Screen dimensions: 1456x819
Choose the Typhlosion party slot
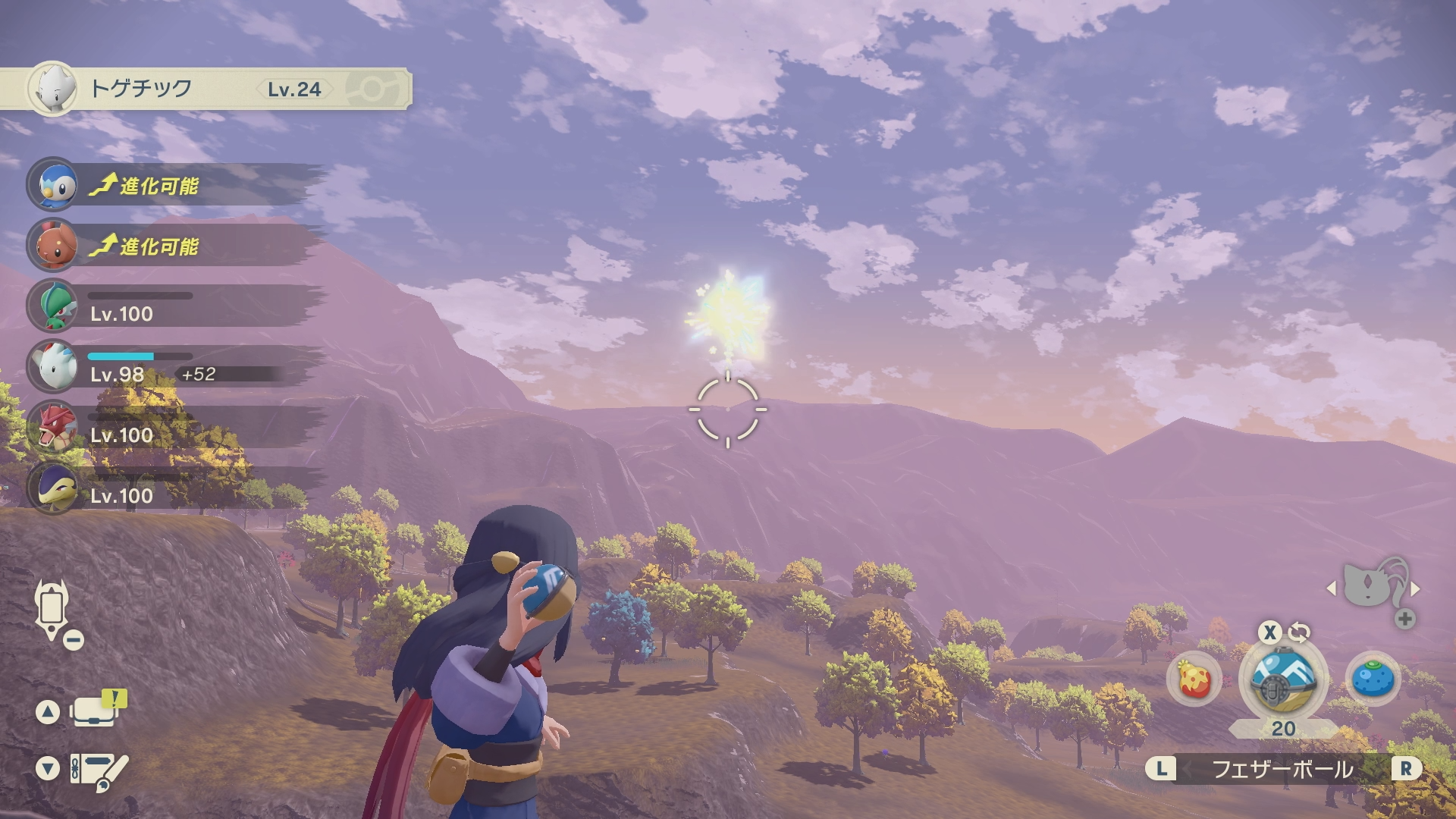[x=53, y=488]
